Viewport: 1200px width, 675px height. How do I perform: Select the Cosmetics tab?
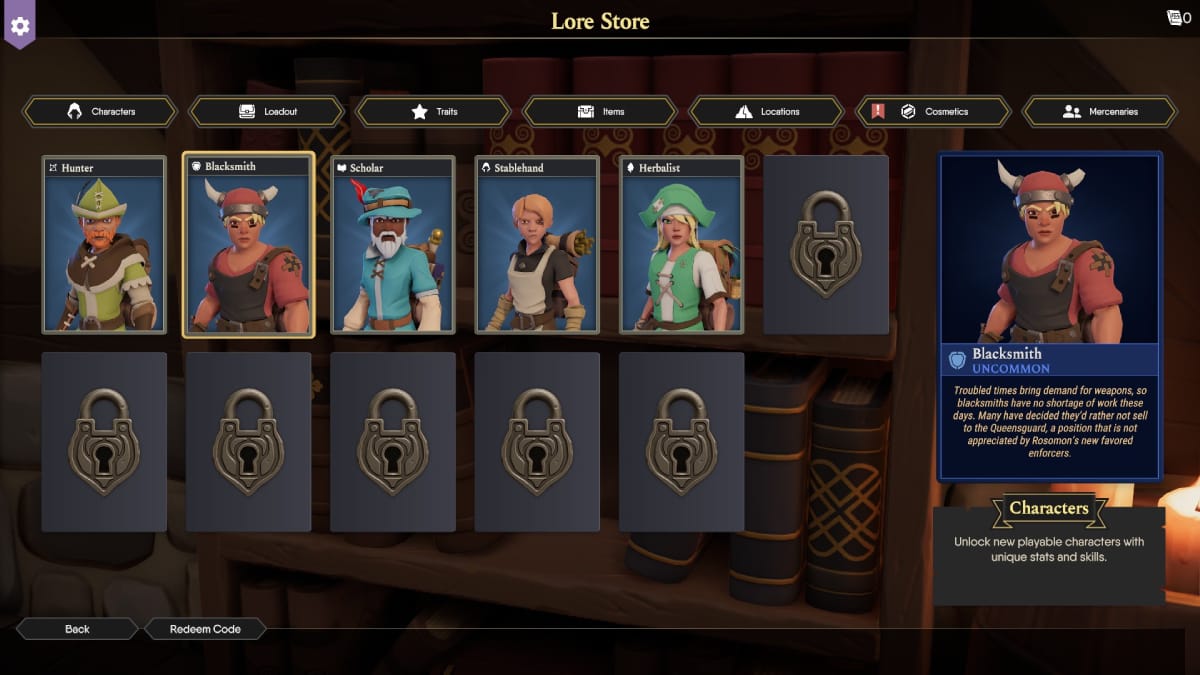coord(933,111)
